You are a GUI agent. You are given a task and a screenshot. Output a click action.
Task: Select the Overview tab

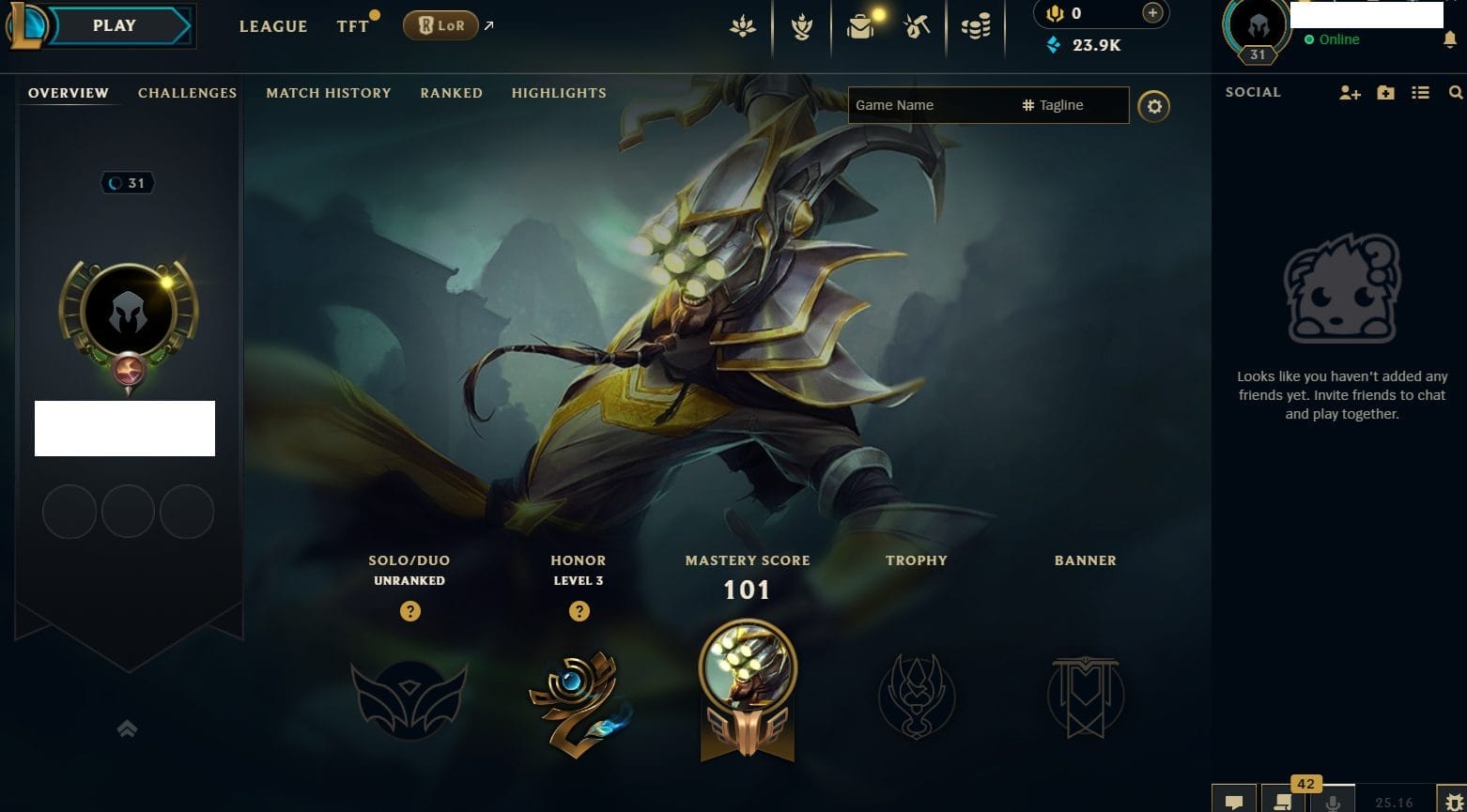[69, 93]
